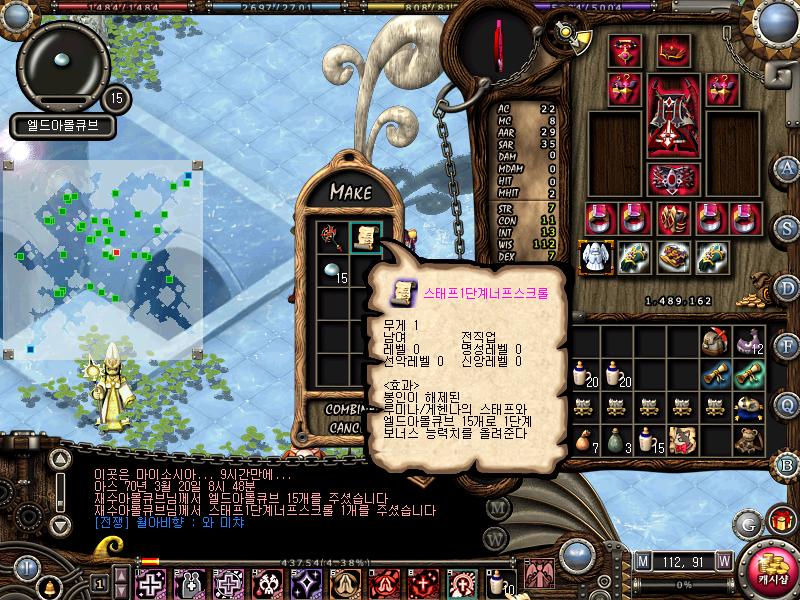Select the teddy bear inventory item

coord(750,438)
